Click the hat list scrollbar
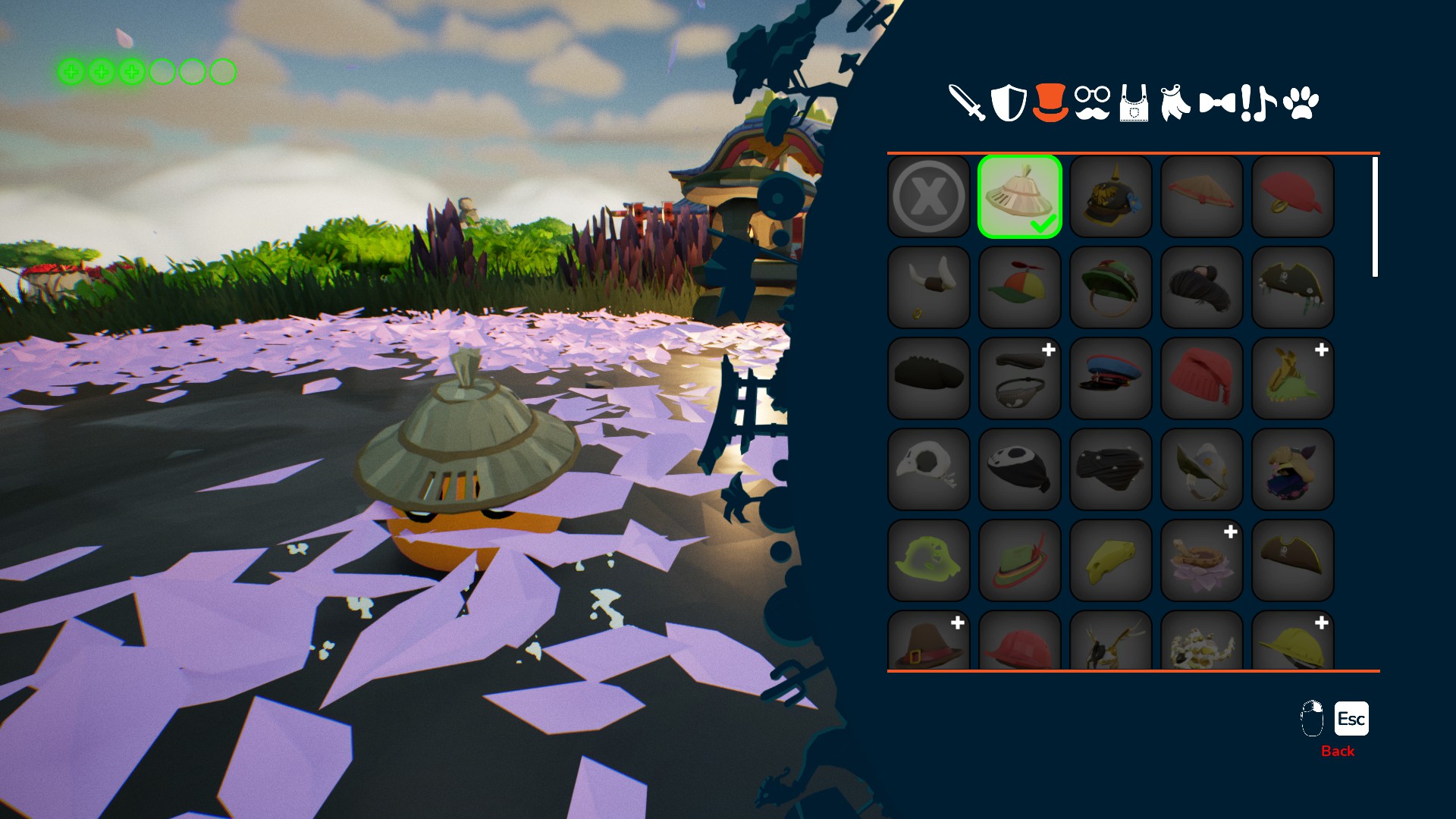Image resolution: width=1456 pixels, height=819 pixels. (x=1375, y=217)
